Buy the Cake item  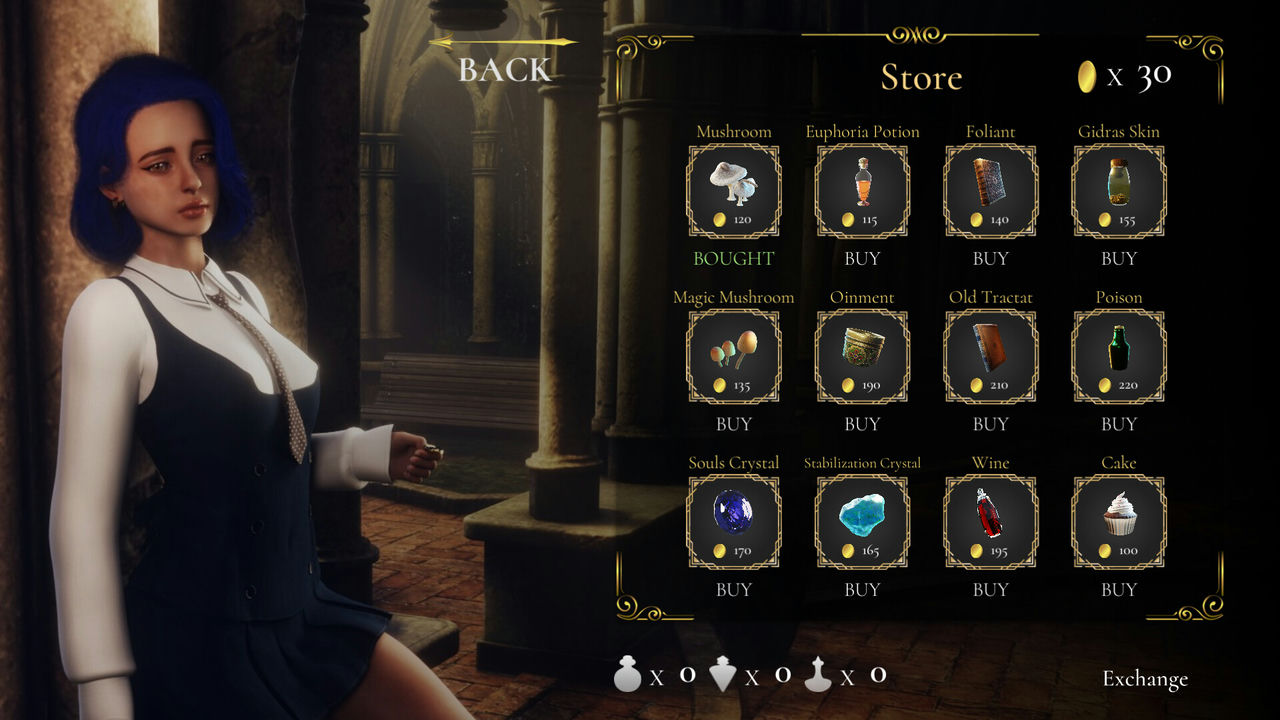[x=1118, y=590]
